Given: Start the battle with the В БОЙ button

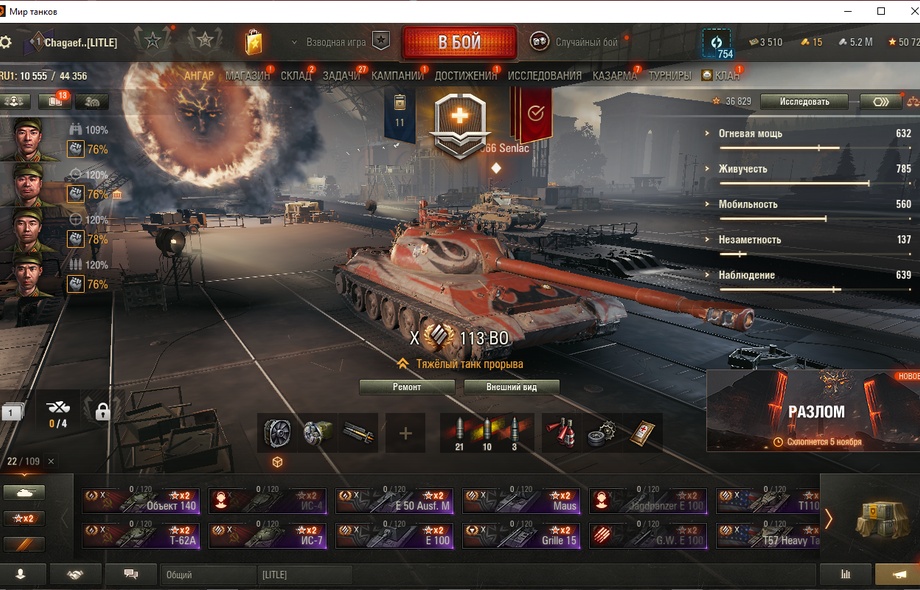Looking at the screenshot, I should (x=459, y=43).
